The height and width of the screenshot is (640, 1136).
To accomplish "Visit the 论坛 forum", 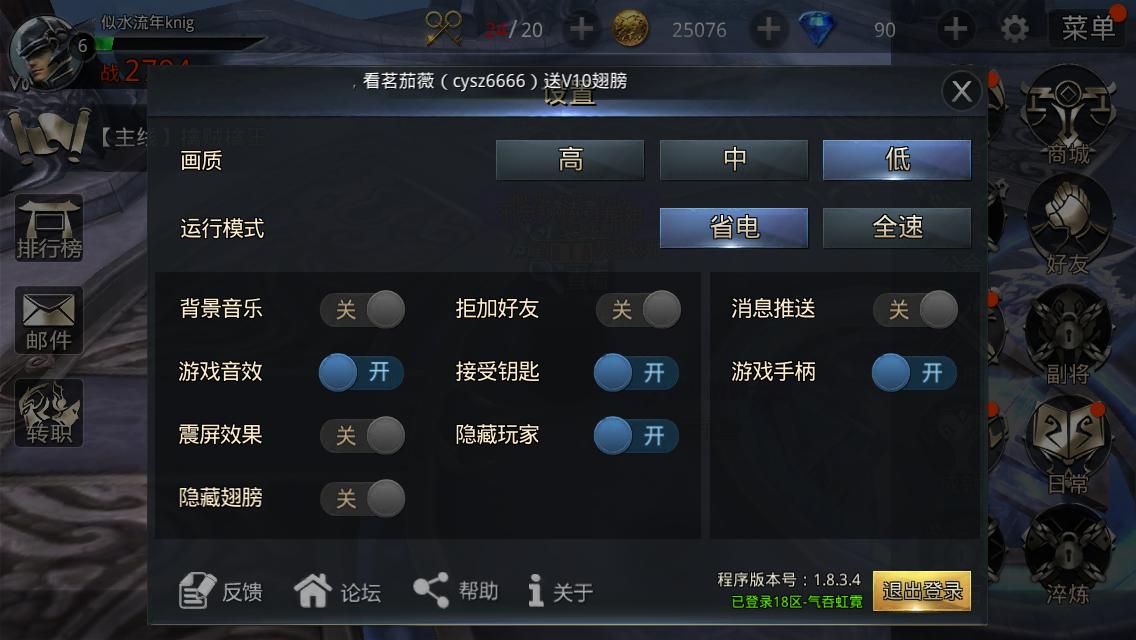I will point(338,592).
